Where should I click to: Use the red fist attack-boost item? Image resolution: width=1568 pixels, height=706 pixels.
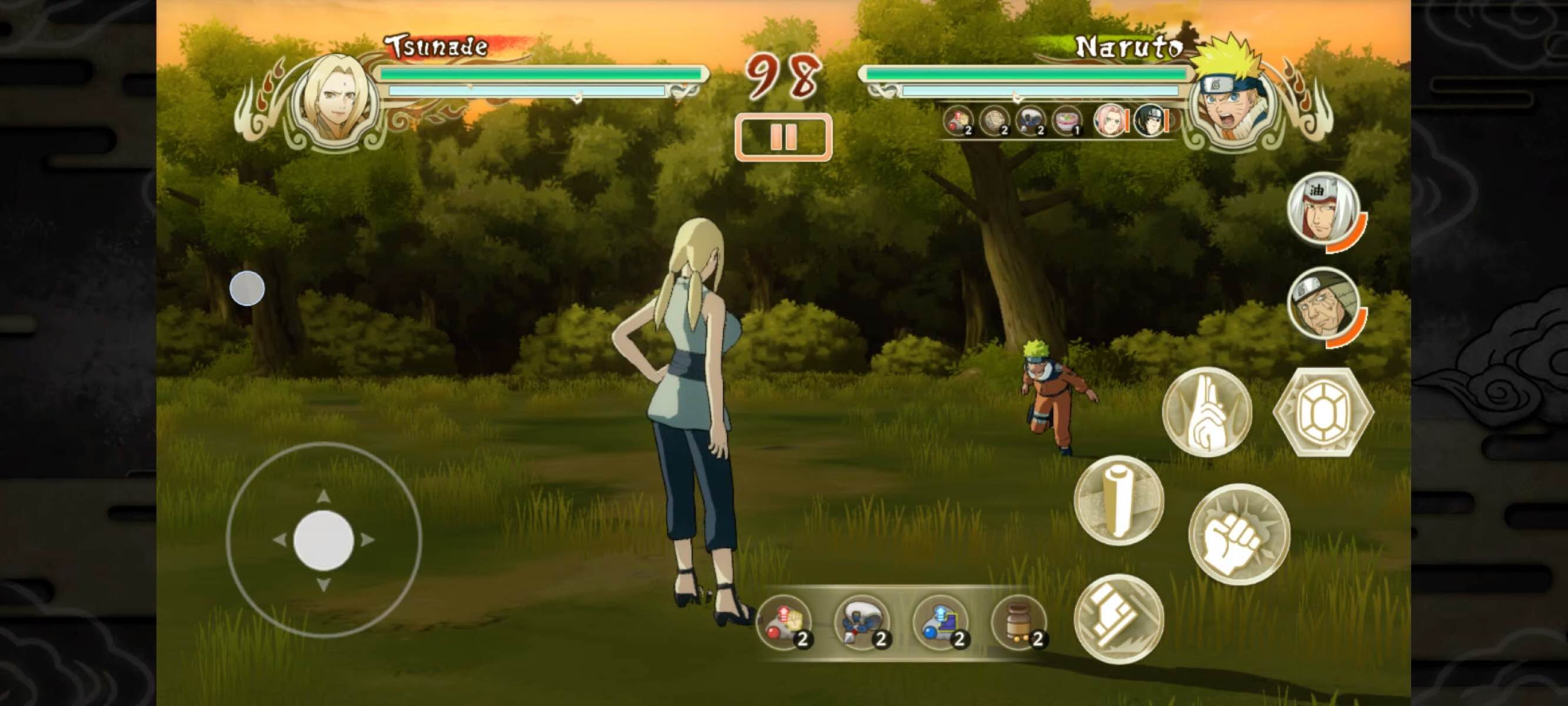click(x=785, y=622)
